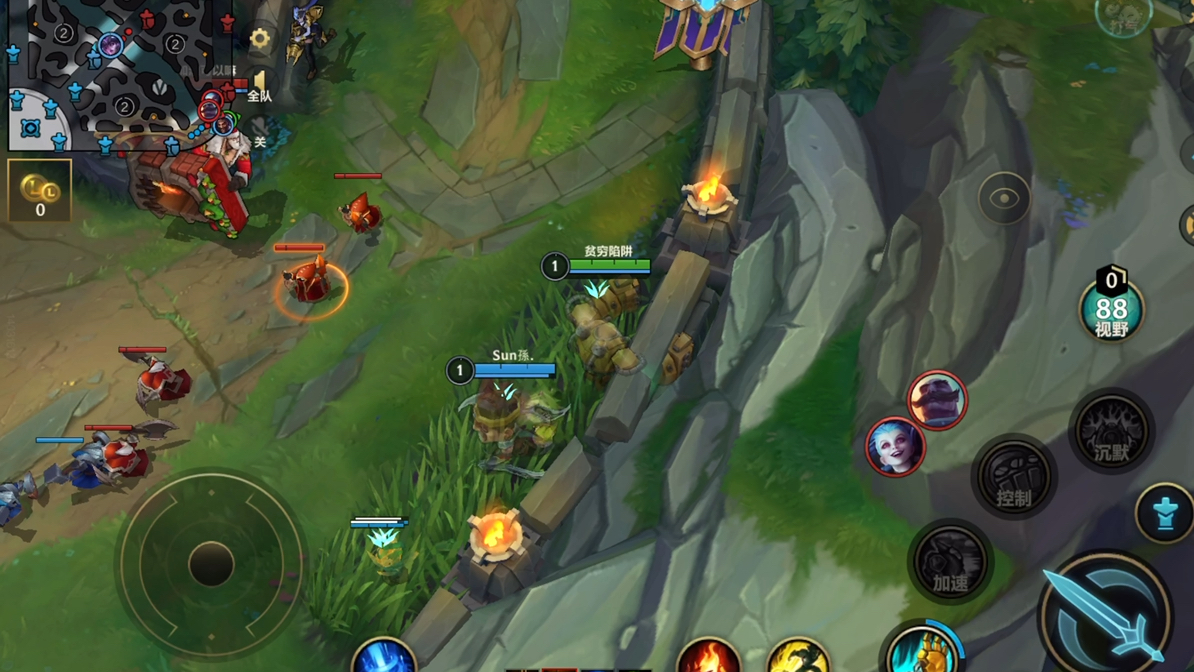Viewport: 1194px width, 672px height.
Task: Open the gear settings menu
Action: point(259,39)
